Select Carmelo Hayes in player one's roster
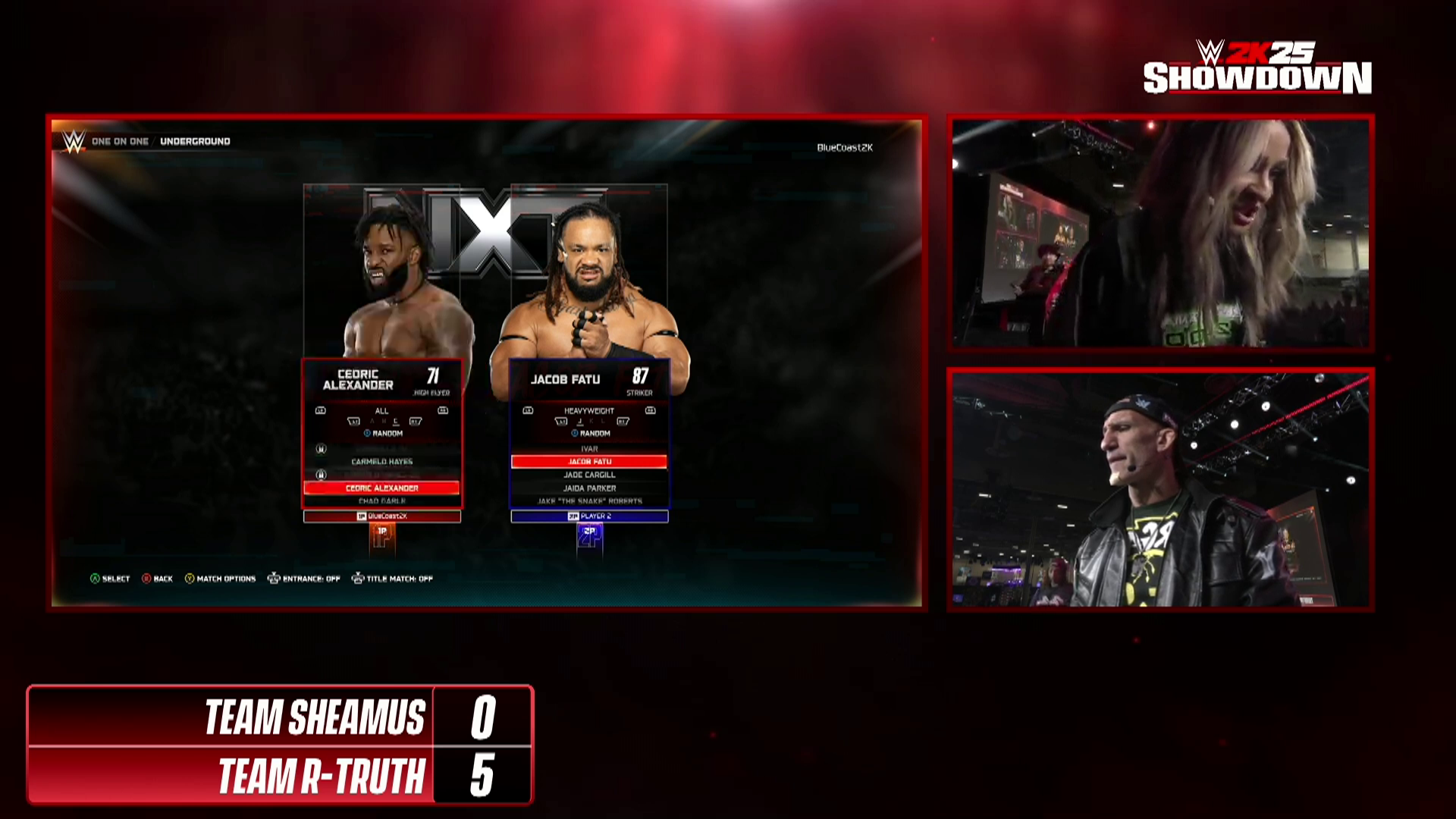This screenshot has width=1456, height=819. tap(381, 462)
